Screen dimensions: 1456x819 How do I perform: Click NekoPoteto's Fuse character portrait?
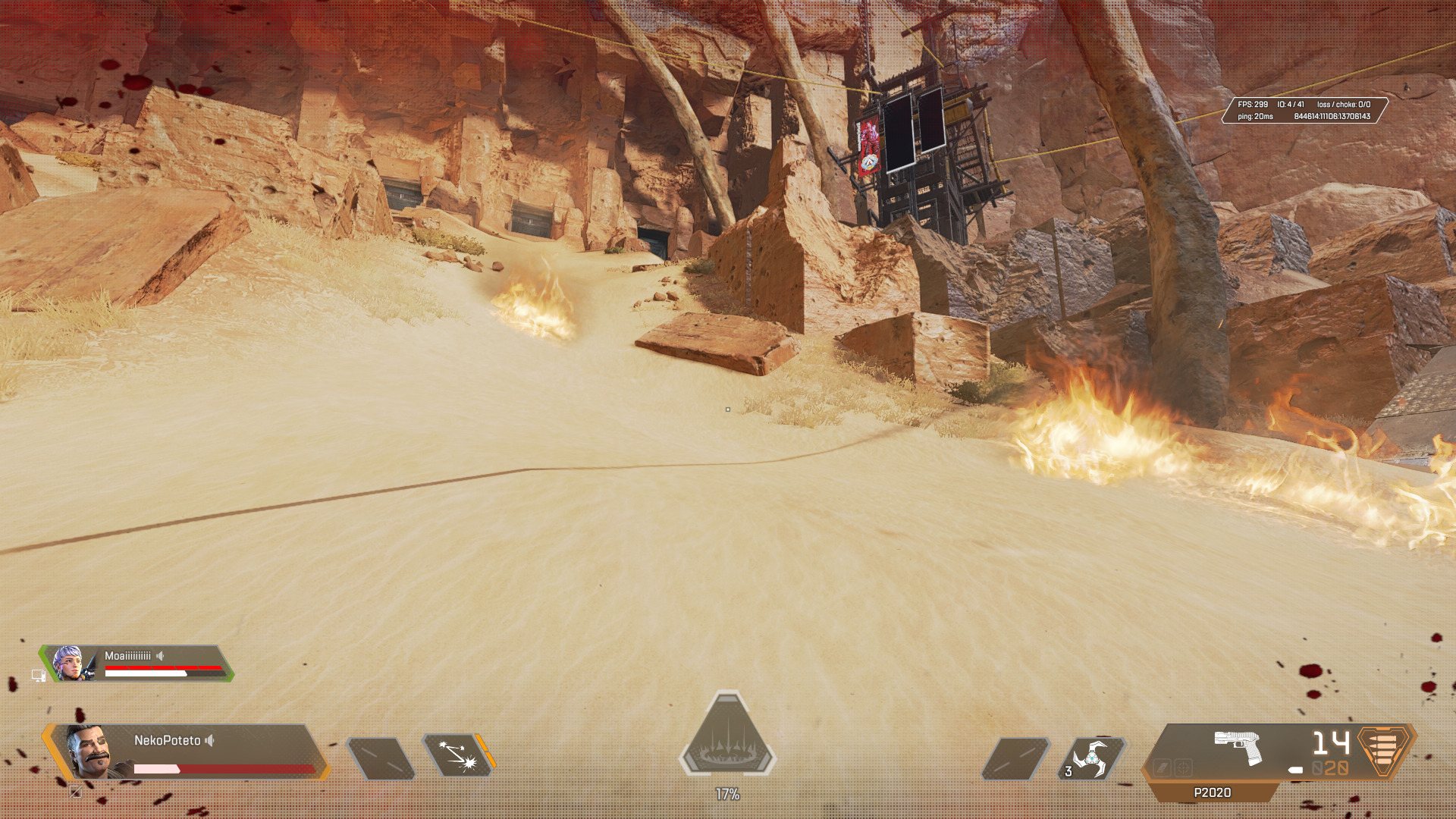pos(89,752)
